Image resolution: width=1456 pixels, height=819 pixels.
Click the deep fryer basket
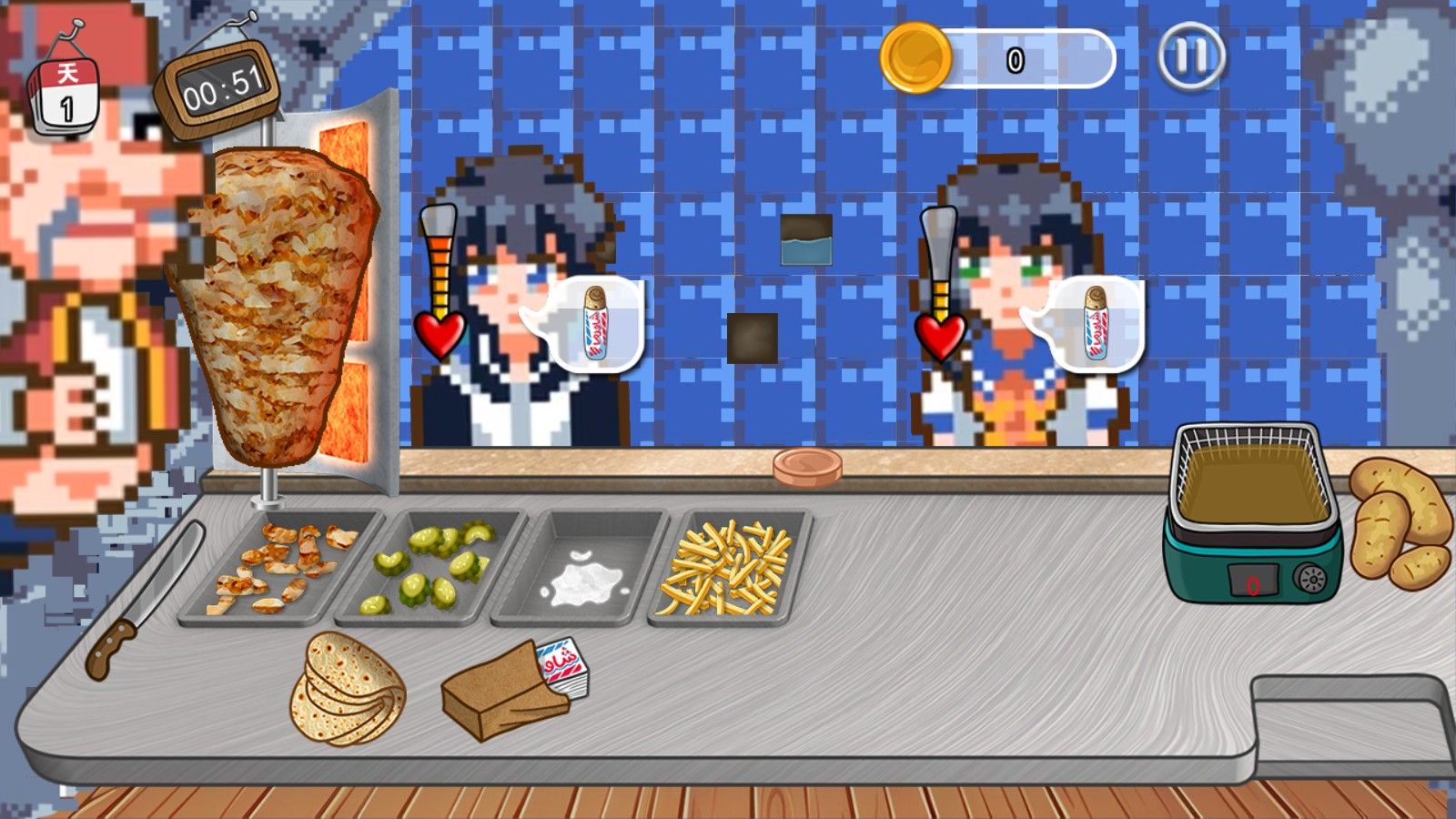[1256, 473]
